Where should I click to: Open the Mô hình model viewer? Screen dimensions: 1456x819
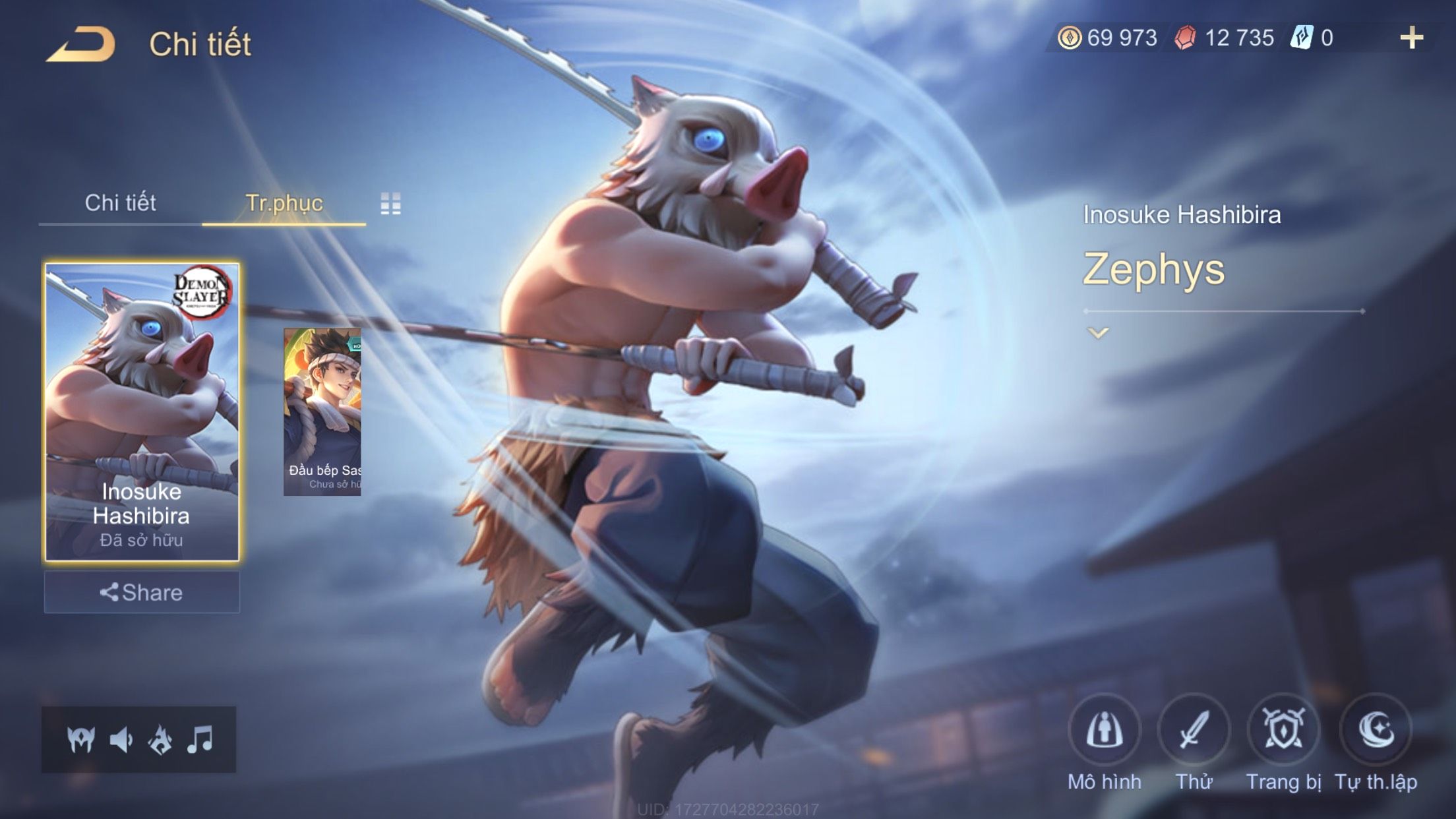click(x=1105, y=731)
